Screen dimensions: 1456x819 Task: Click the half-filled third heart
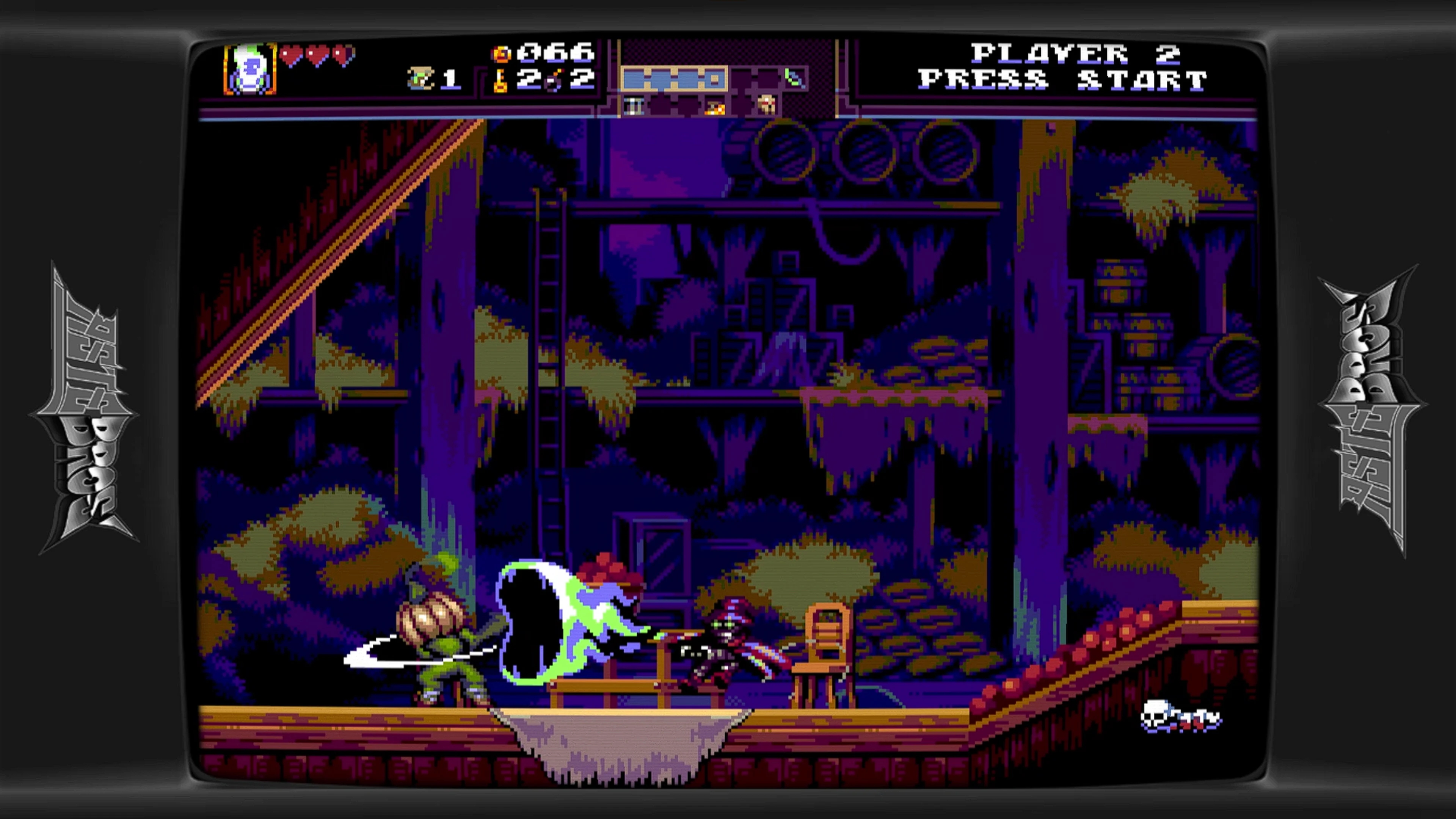pos(344,55)
